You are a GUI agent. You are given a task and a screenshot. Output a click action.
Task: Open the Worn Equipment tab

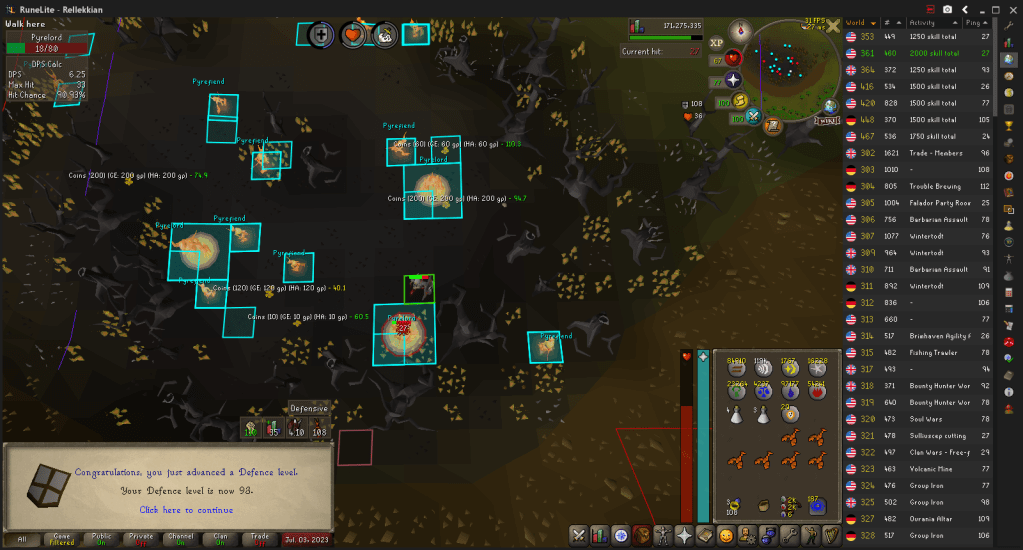pos(661,535)
